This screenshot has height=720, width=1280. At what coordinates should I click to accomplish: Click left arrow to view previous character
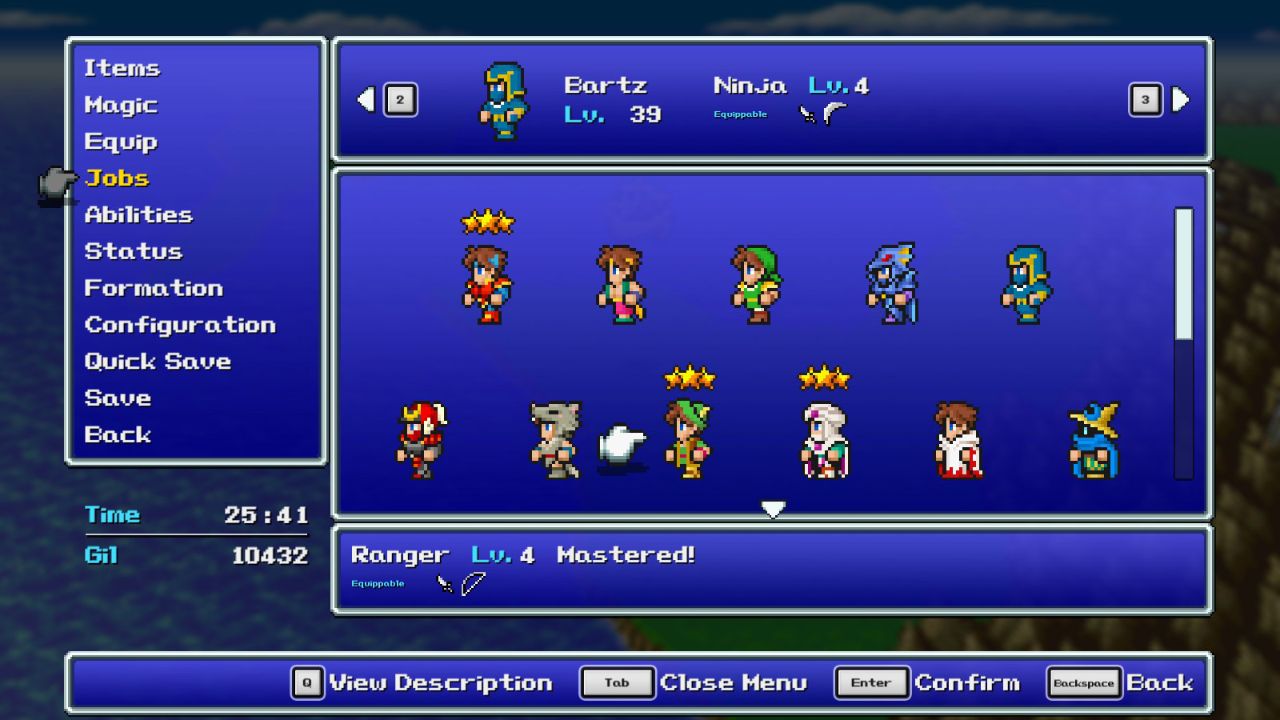pyautogui.click(x=366, y=100)
